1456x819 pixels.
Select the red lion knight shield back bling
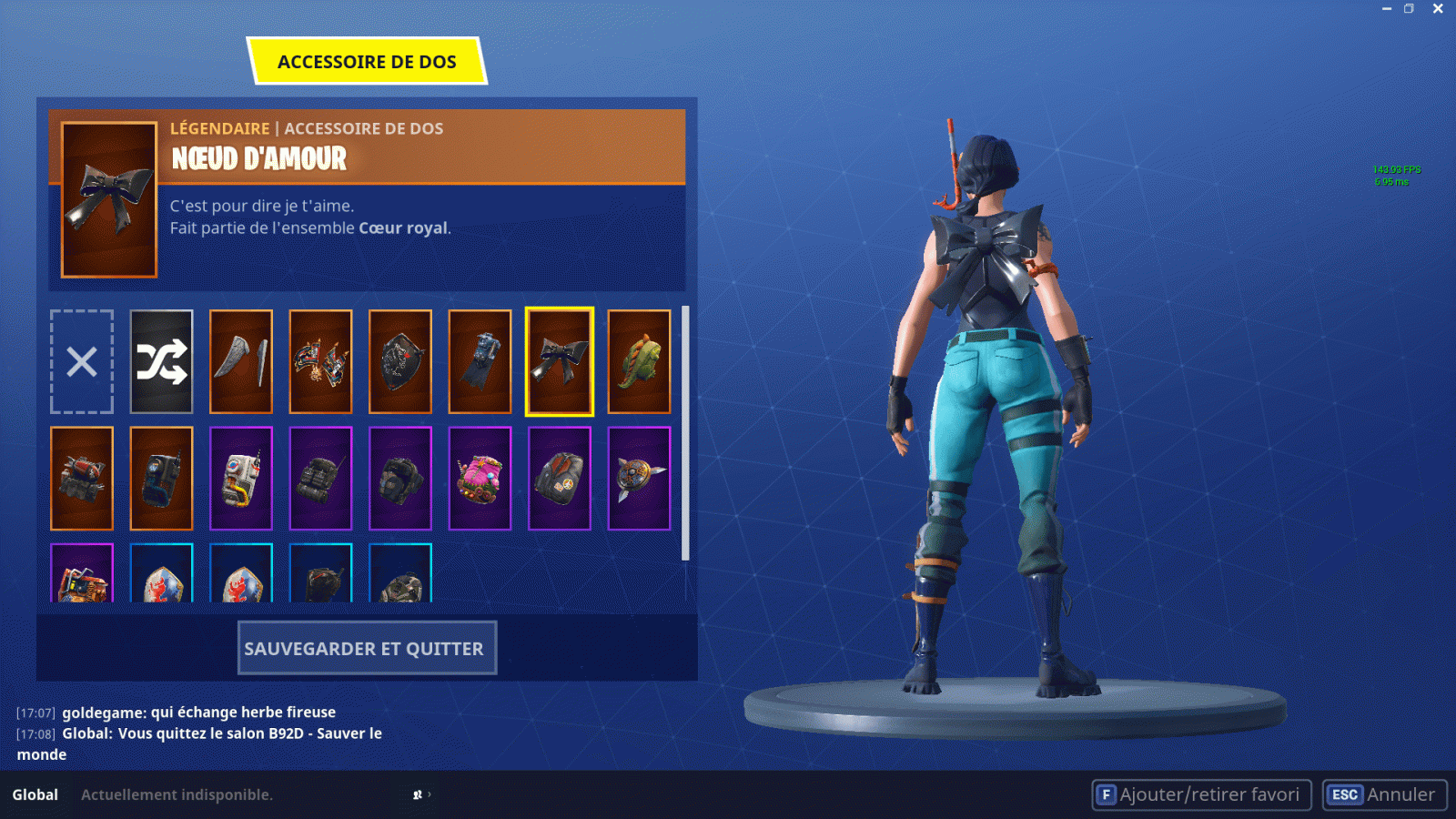coord(161,582)
